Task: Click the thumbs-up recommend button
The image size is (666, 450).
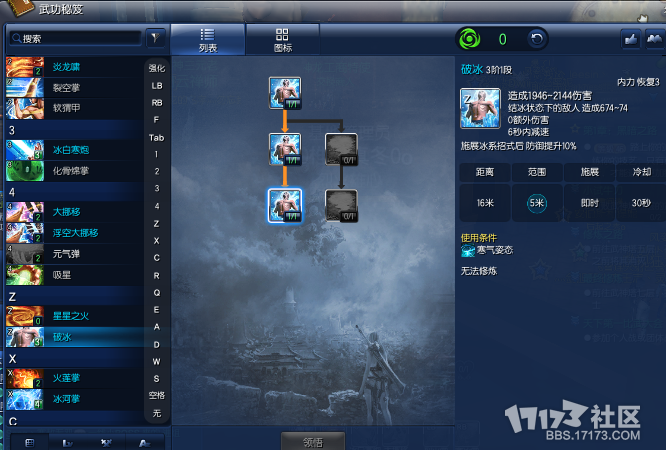Action: (631, 39)
